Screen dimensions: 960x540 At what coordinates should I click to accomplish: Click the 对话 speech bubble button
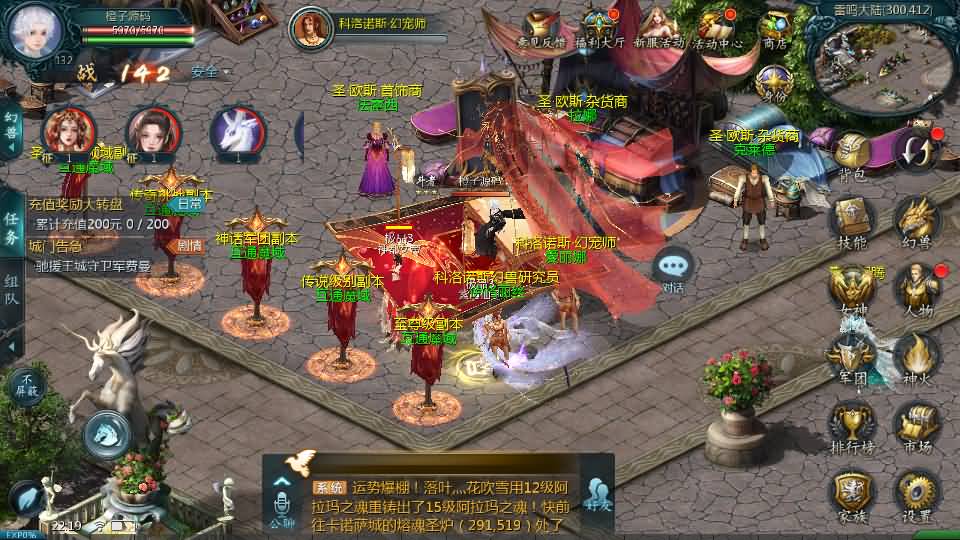tap(673, 268)
